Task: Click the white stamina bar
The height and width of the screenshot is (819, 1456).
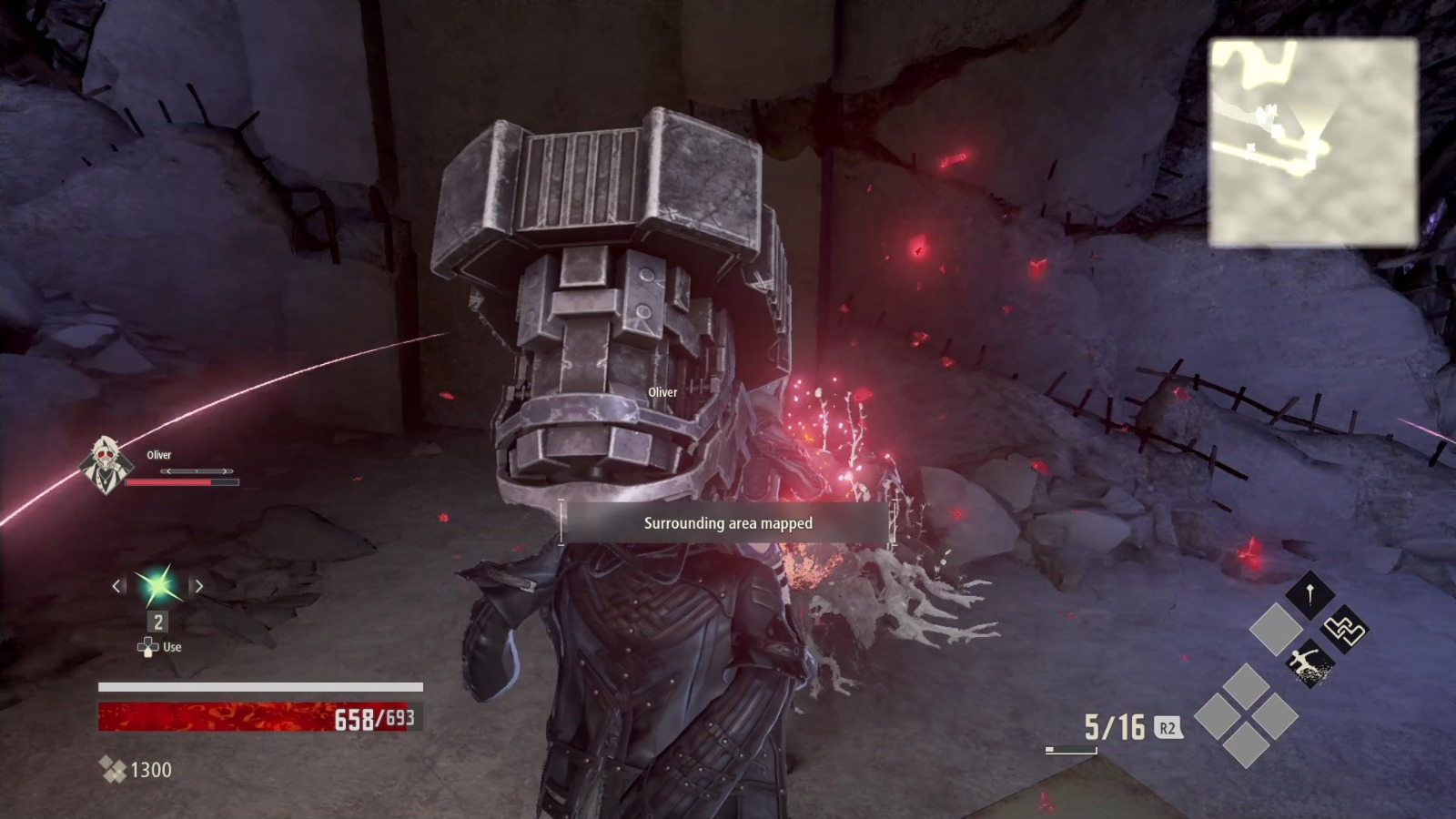Action: (259, 688)
